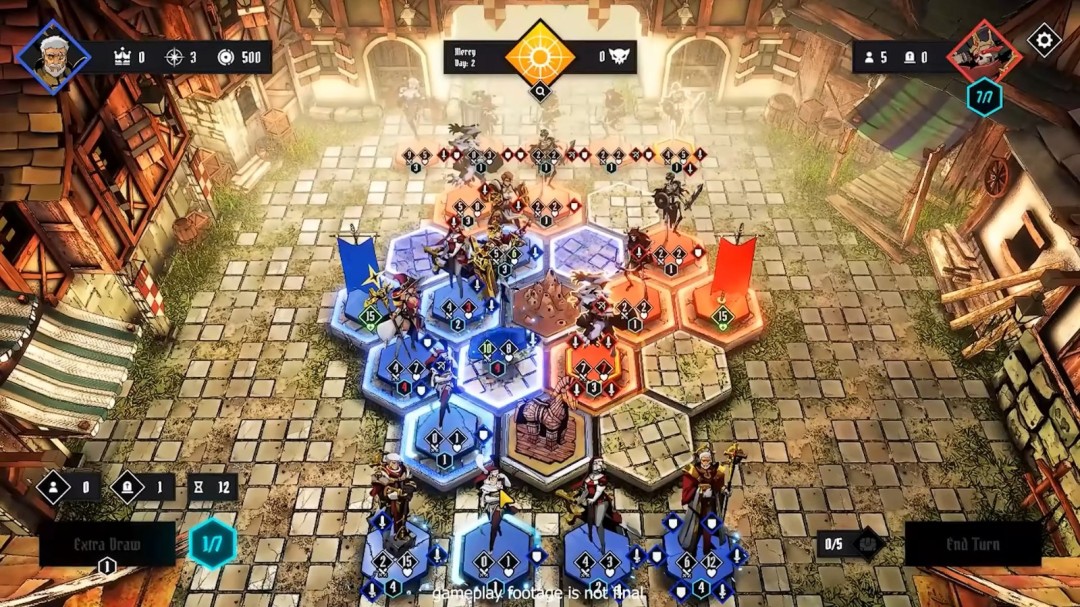Click the red enemy hero portrait
Viewport: 1080px width, 607px height.
(985, 55)
